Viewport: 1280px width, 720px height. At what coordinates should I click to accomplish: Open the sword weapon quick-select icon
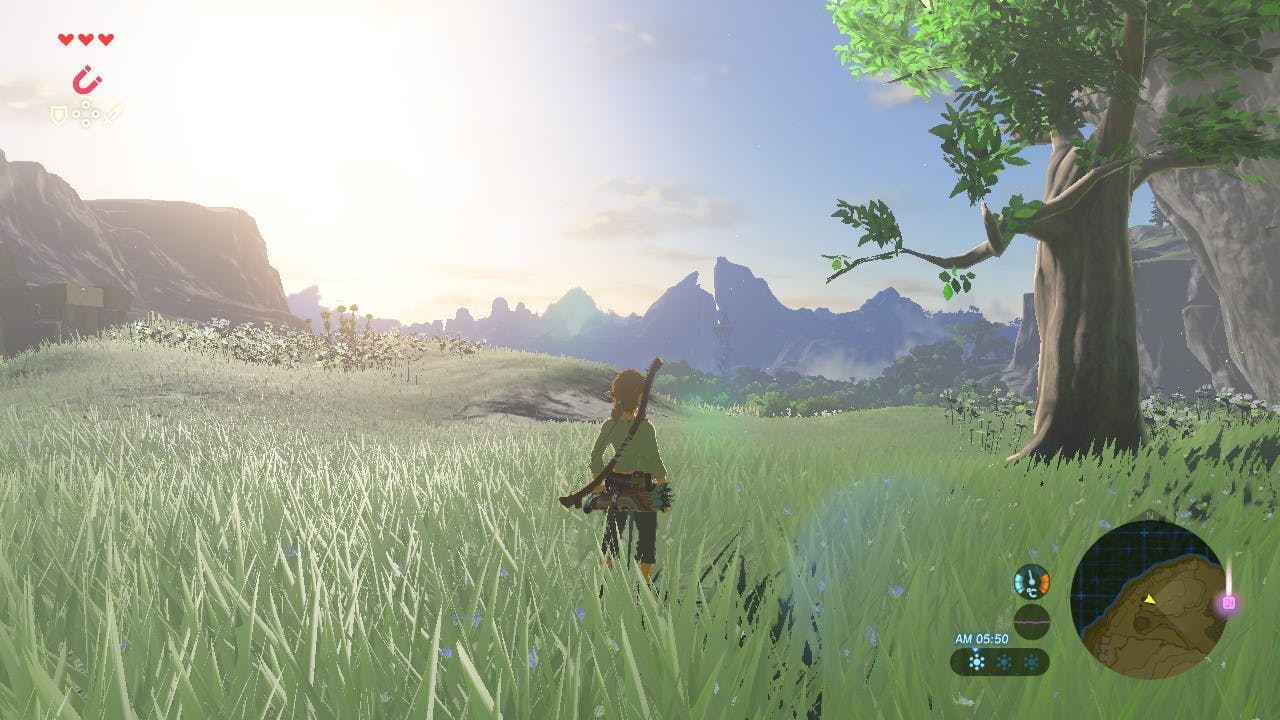click(x=113, y=114)
